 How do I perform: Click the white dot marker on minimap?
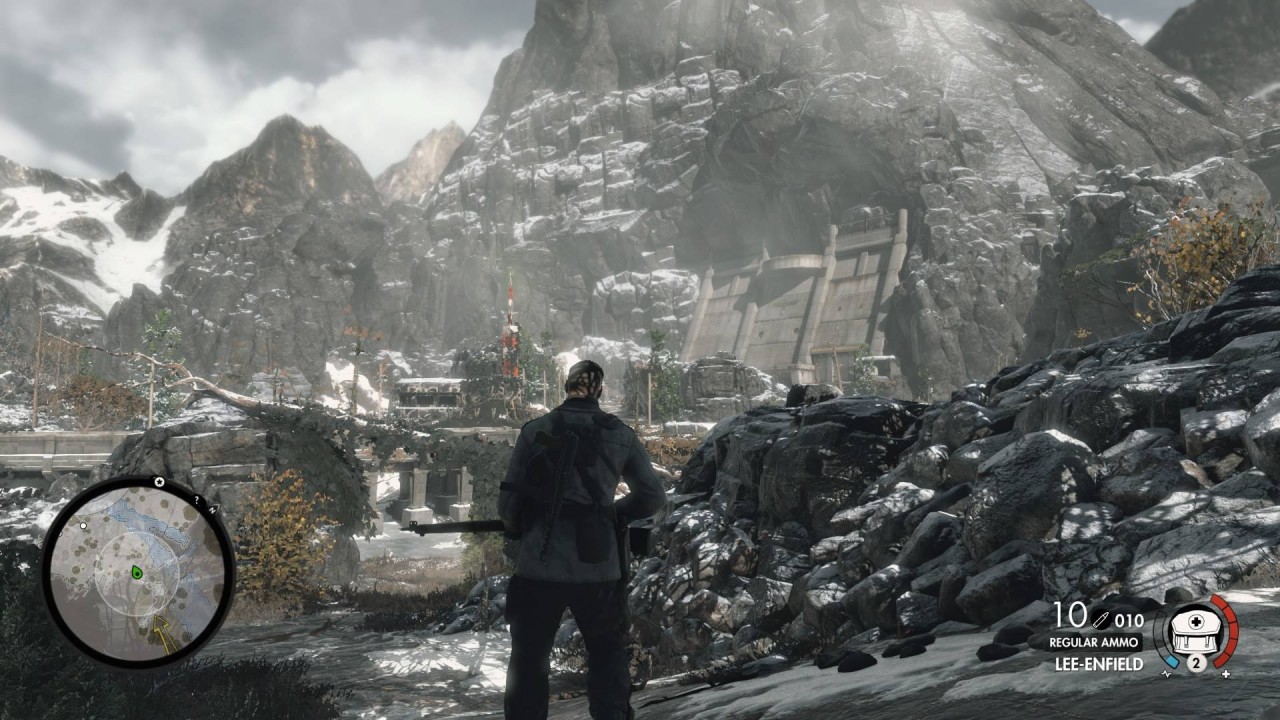tap(84, 525)
